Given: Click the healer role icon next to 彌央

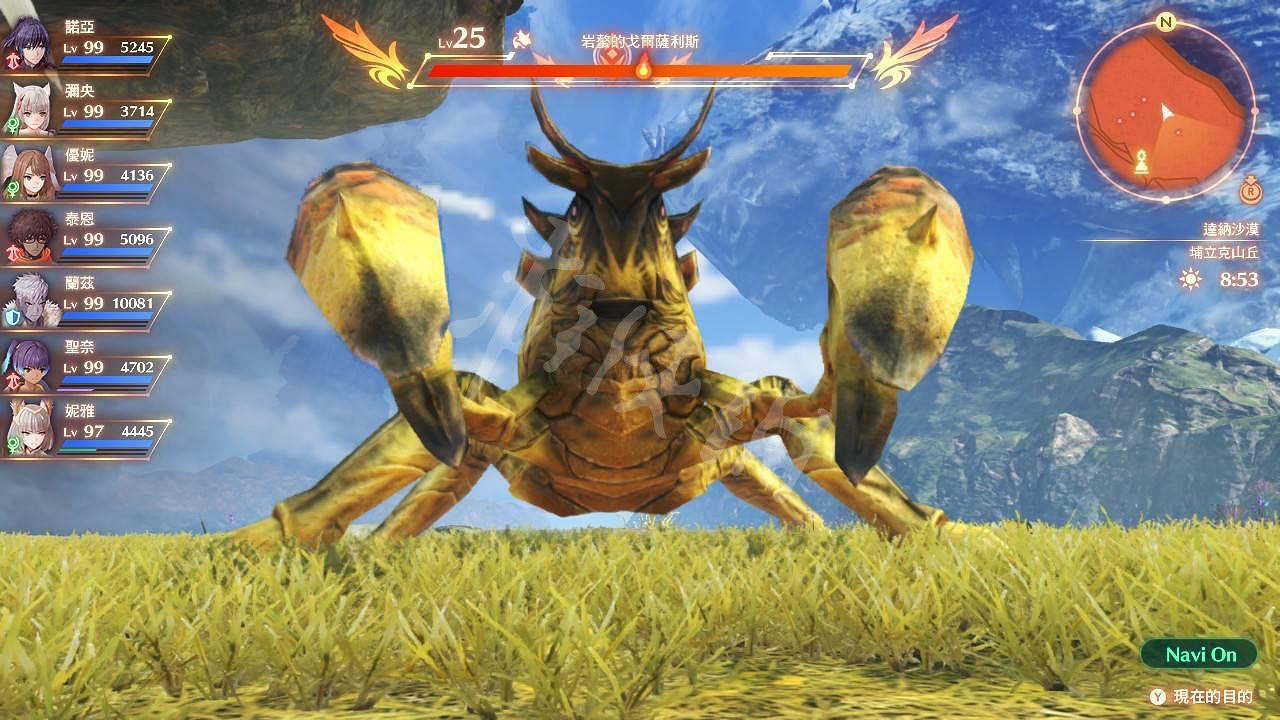Looking at the screenshot, I should [14, 124].
